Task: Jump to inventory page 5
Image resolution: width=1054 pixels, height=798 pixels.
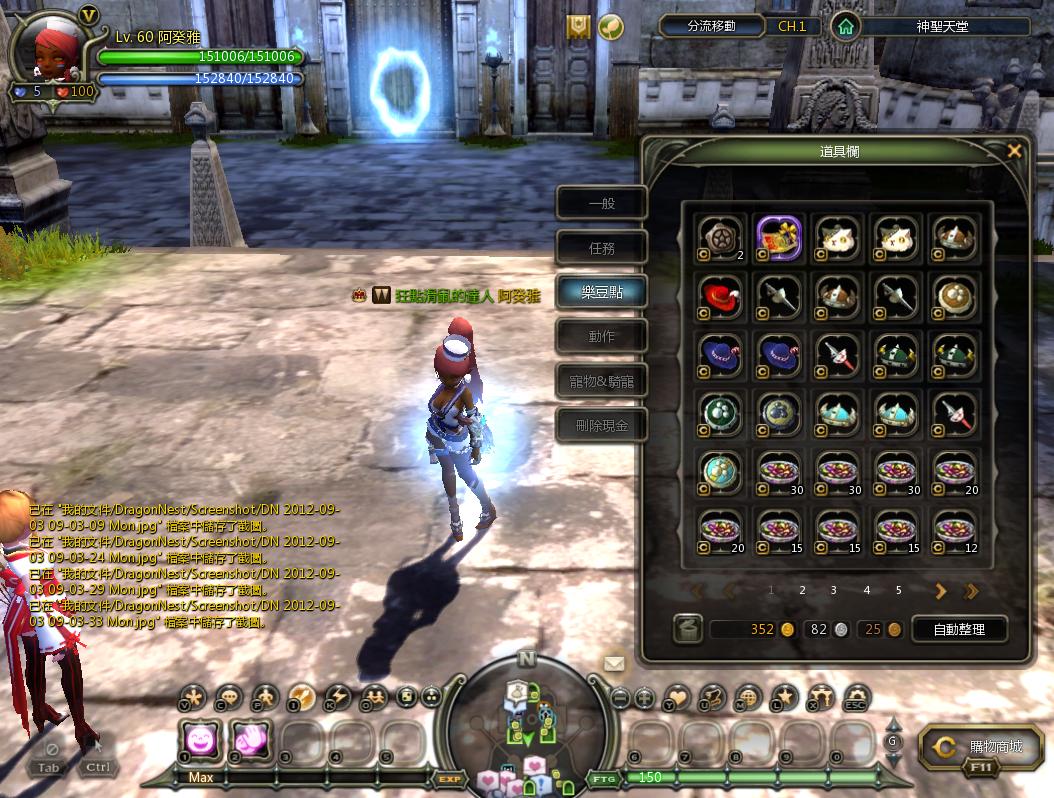Action: (898, 591)
